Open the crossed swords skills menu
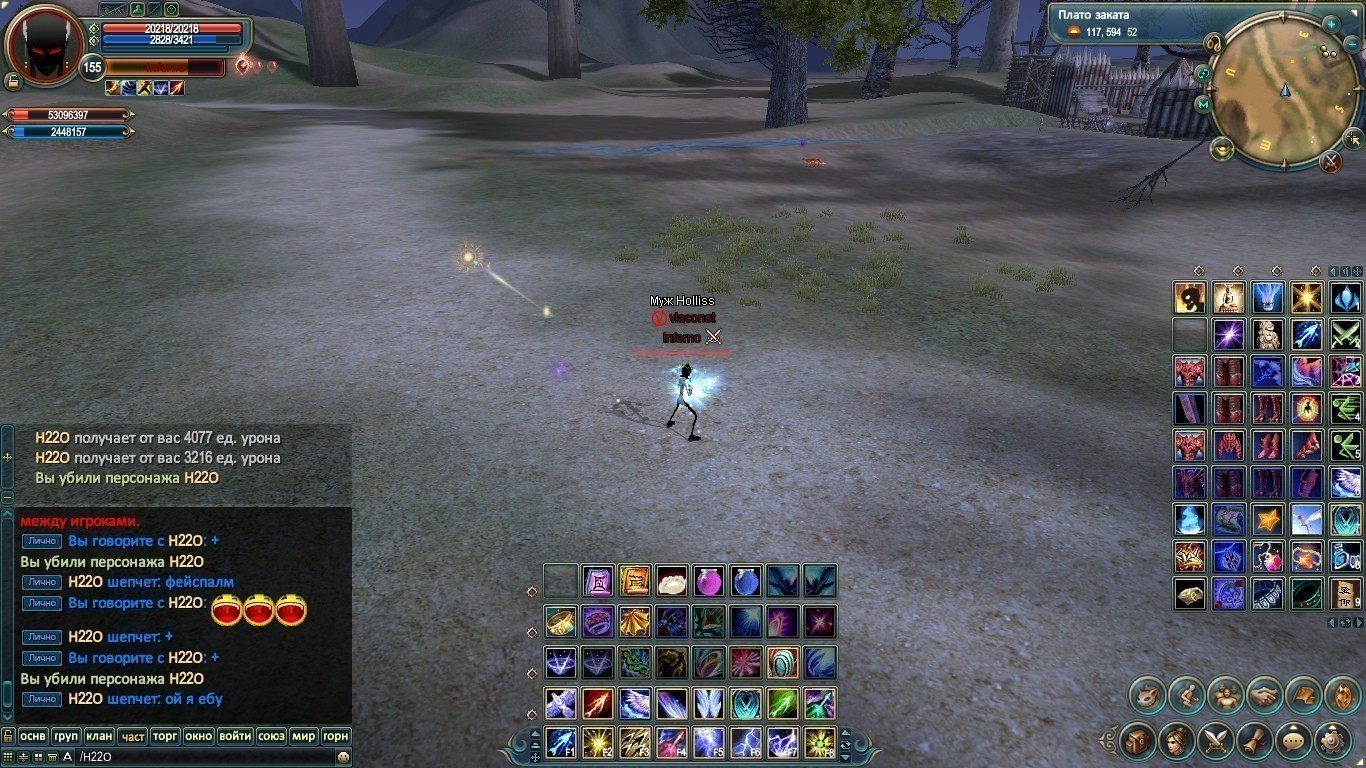This screenshot has width=1366, height=768. coord(1216,741)
